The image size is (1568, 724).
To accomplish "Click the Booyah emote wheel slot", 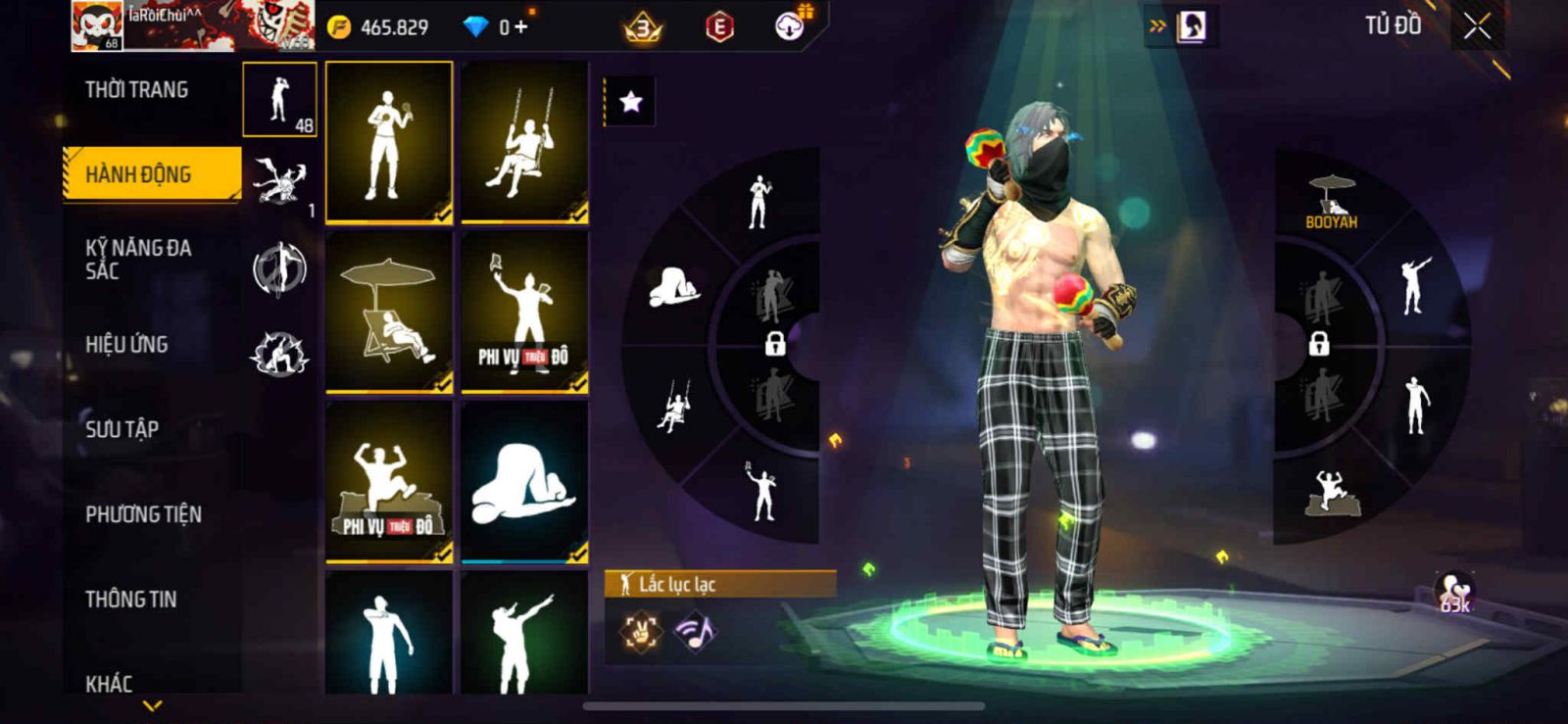I will (x=1331, y=203).
